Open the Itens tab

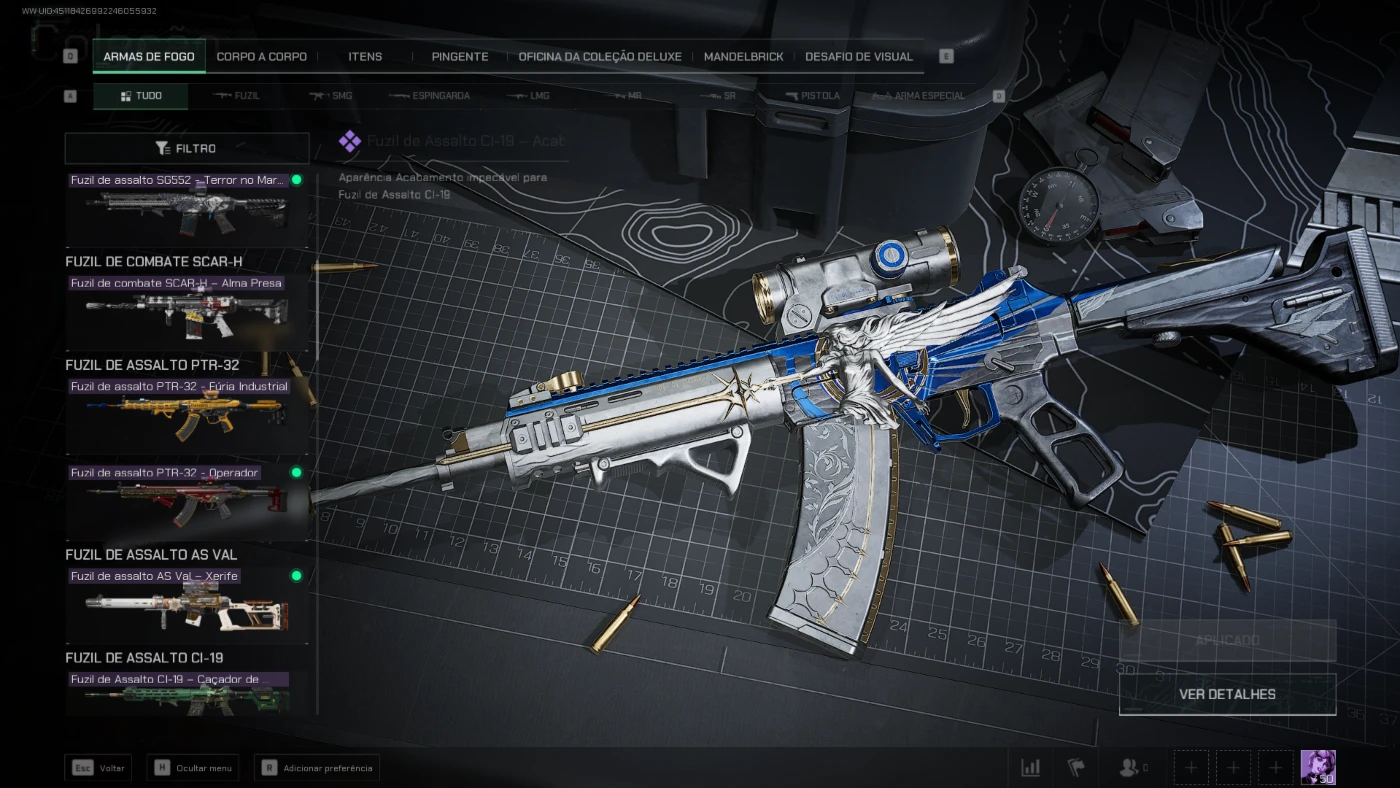tap(365, 57)
